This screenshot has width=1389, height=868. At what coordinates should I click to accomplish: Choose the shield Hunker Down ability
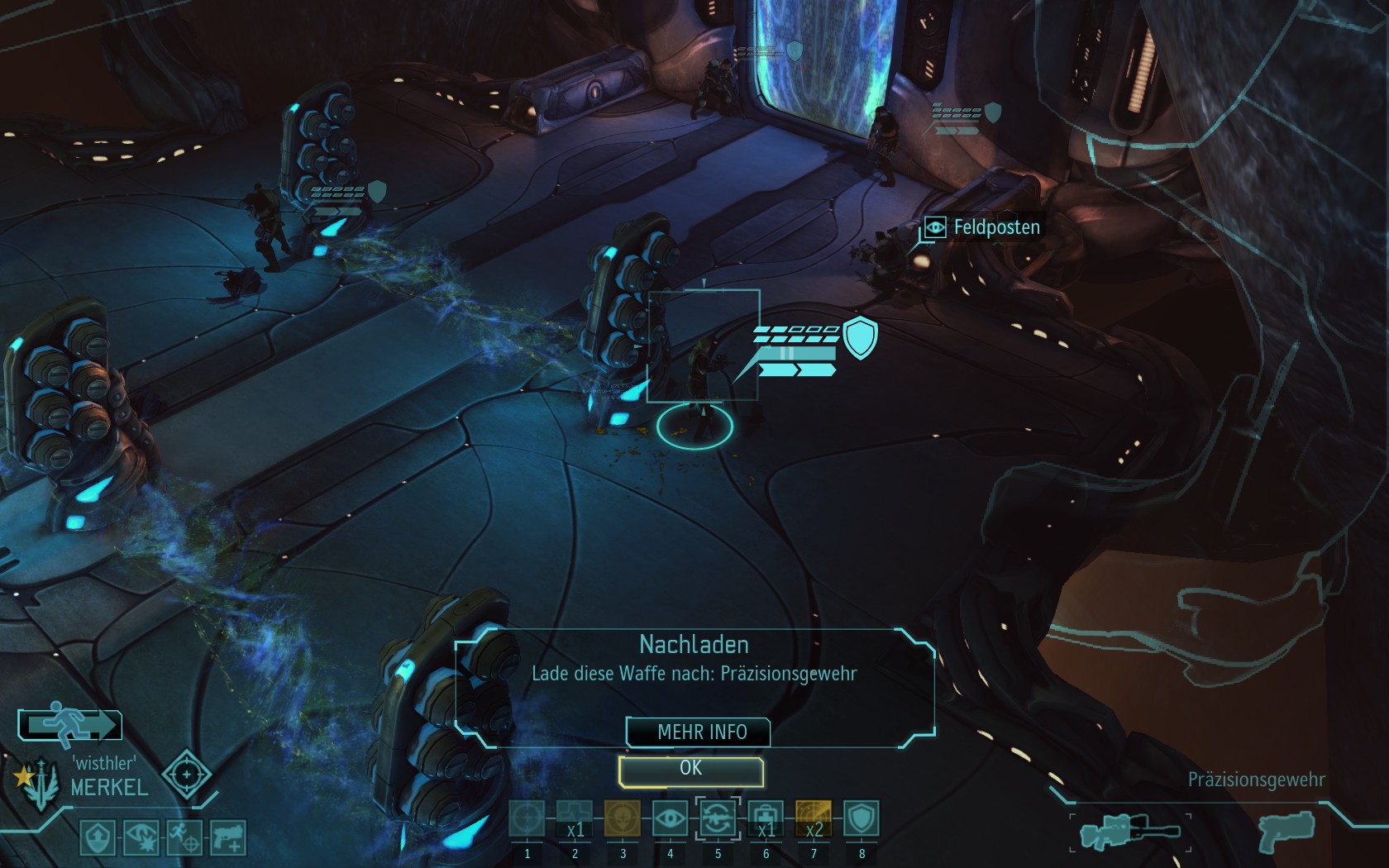coord(862,819)
